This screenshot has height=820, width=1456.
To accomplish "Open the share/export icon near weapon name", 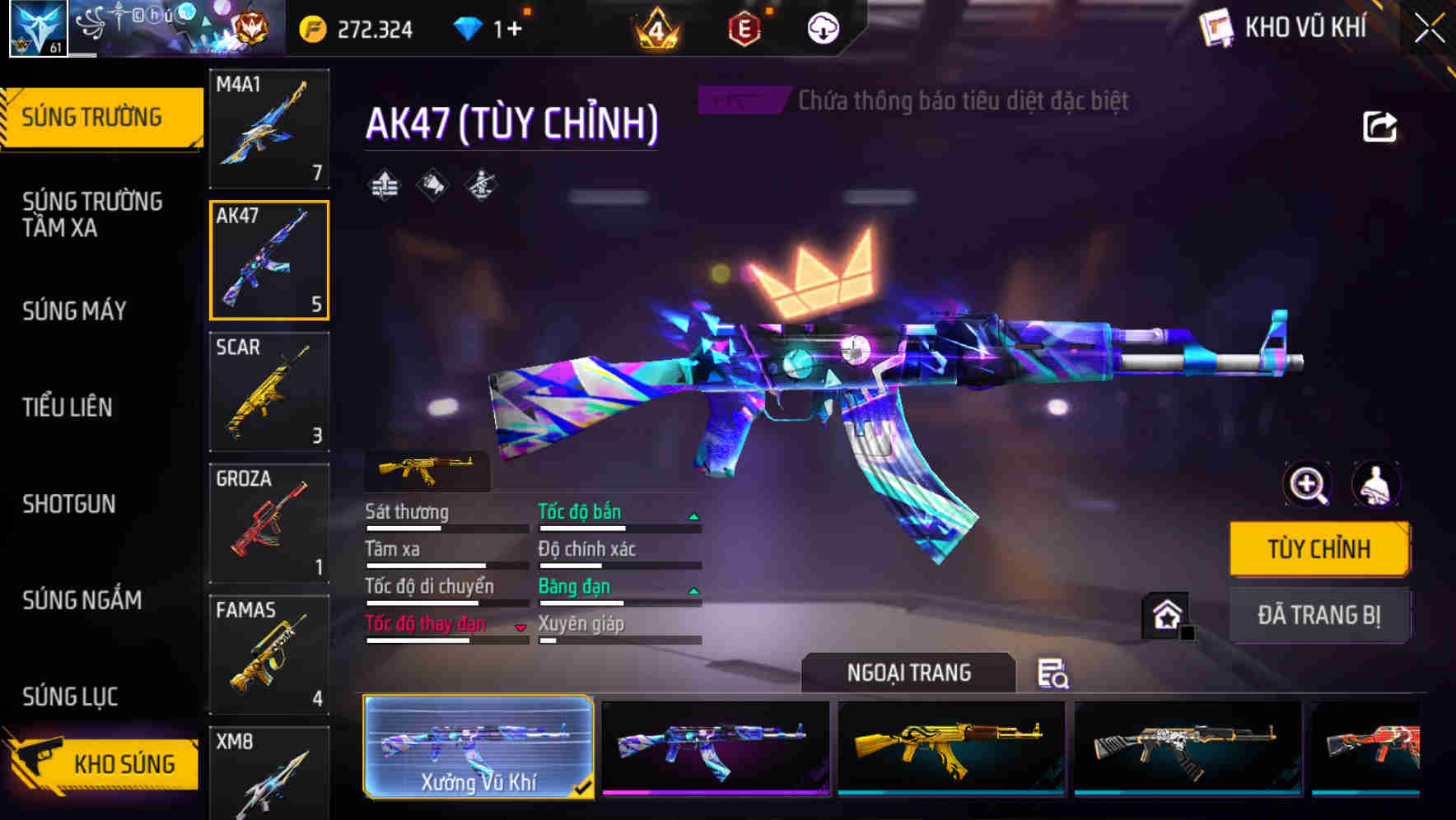I will pos(1378,125).
